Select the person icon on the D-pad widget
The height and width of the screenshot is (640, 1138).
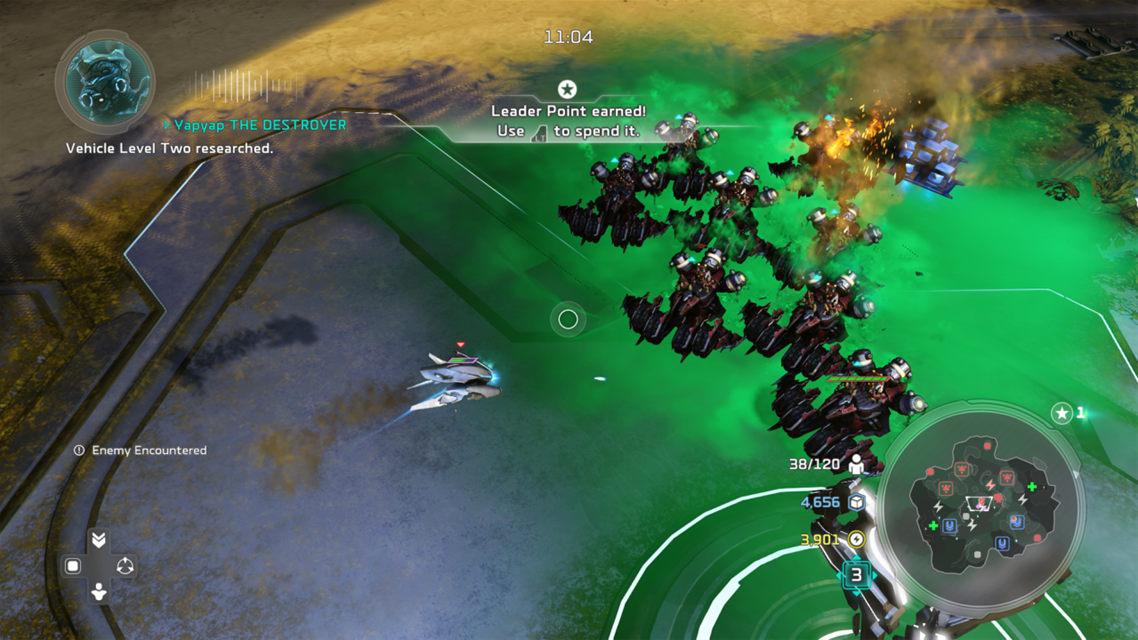(99, 591)
